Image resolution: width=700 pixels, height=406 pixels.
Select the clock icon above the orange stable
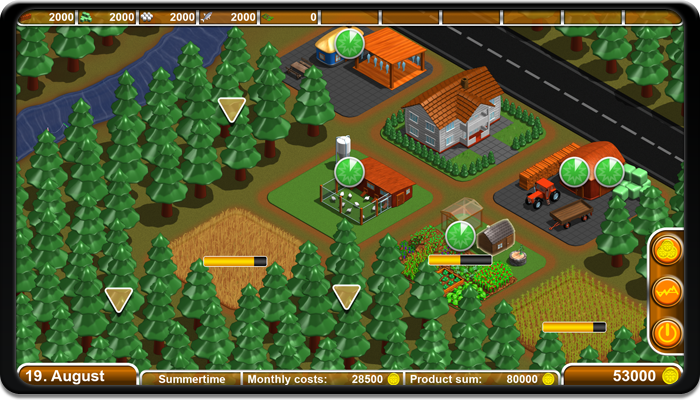tap(349, 44)
